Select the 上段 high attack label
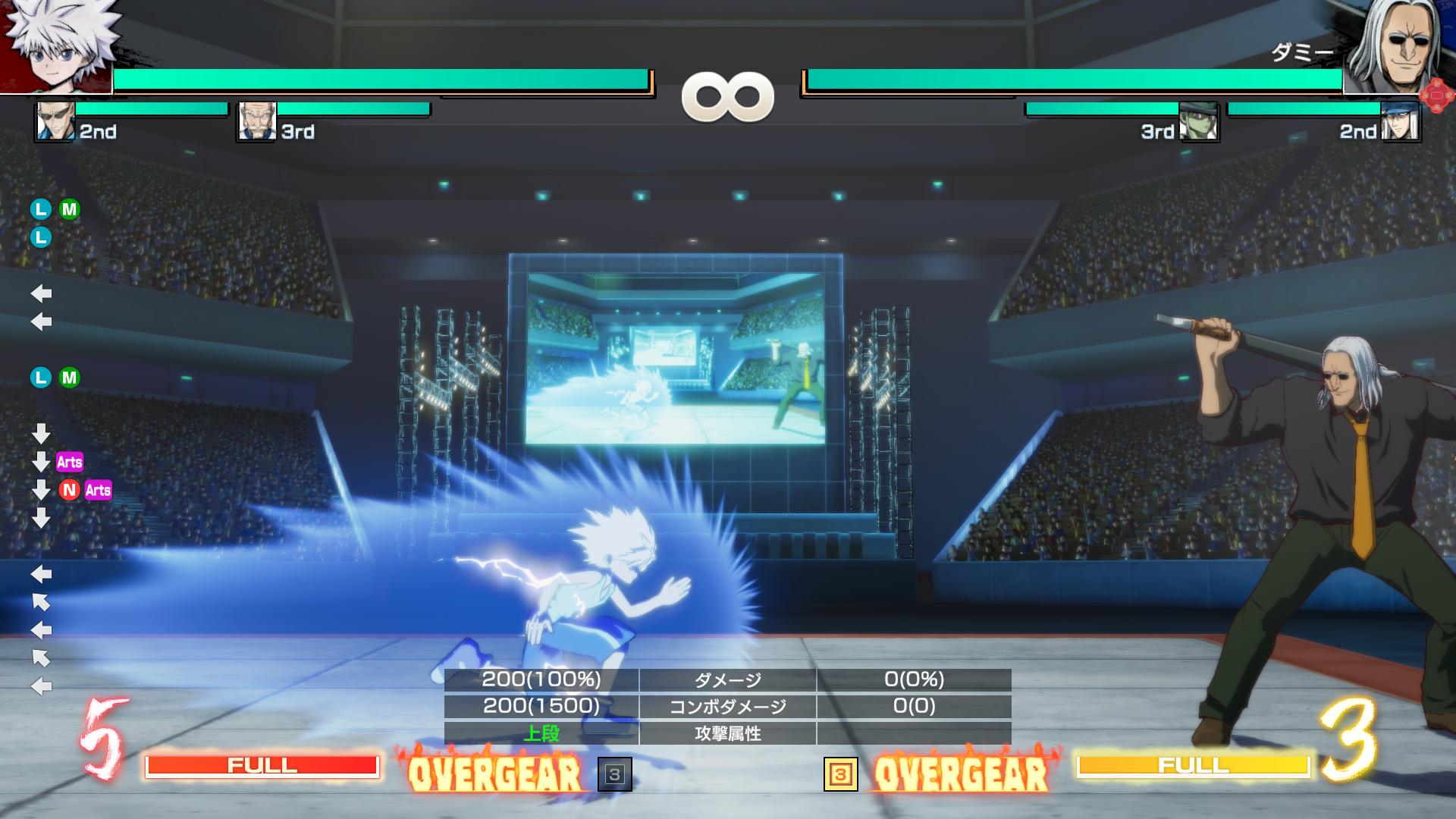This screenshot has height=819, width=1456. [x=540, y=733]
